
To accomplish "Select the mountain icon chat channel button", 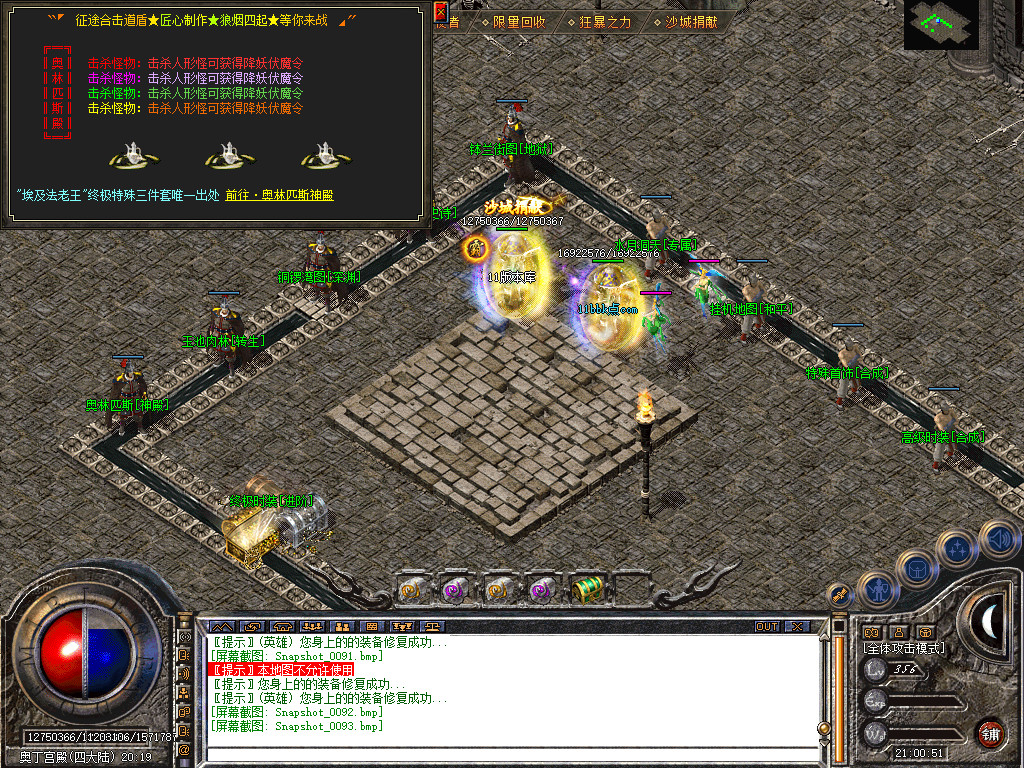I will tap(220, 627).
